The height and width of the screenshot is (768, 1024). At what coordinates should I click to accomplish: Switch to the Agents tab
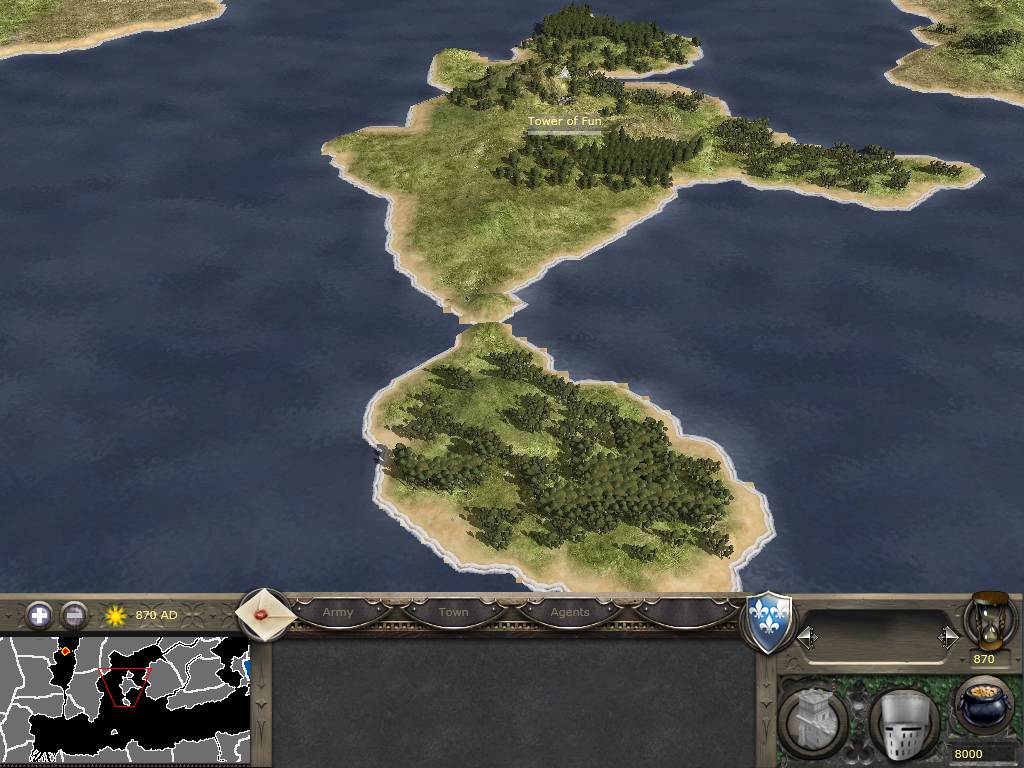(x=570, y=612)
